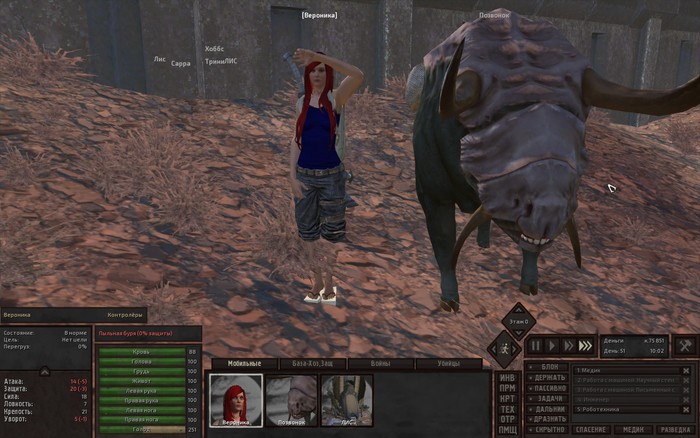Switch to the Мобильные squad tab

(244, 363)
